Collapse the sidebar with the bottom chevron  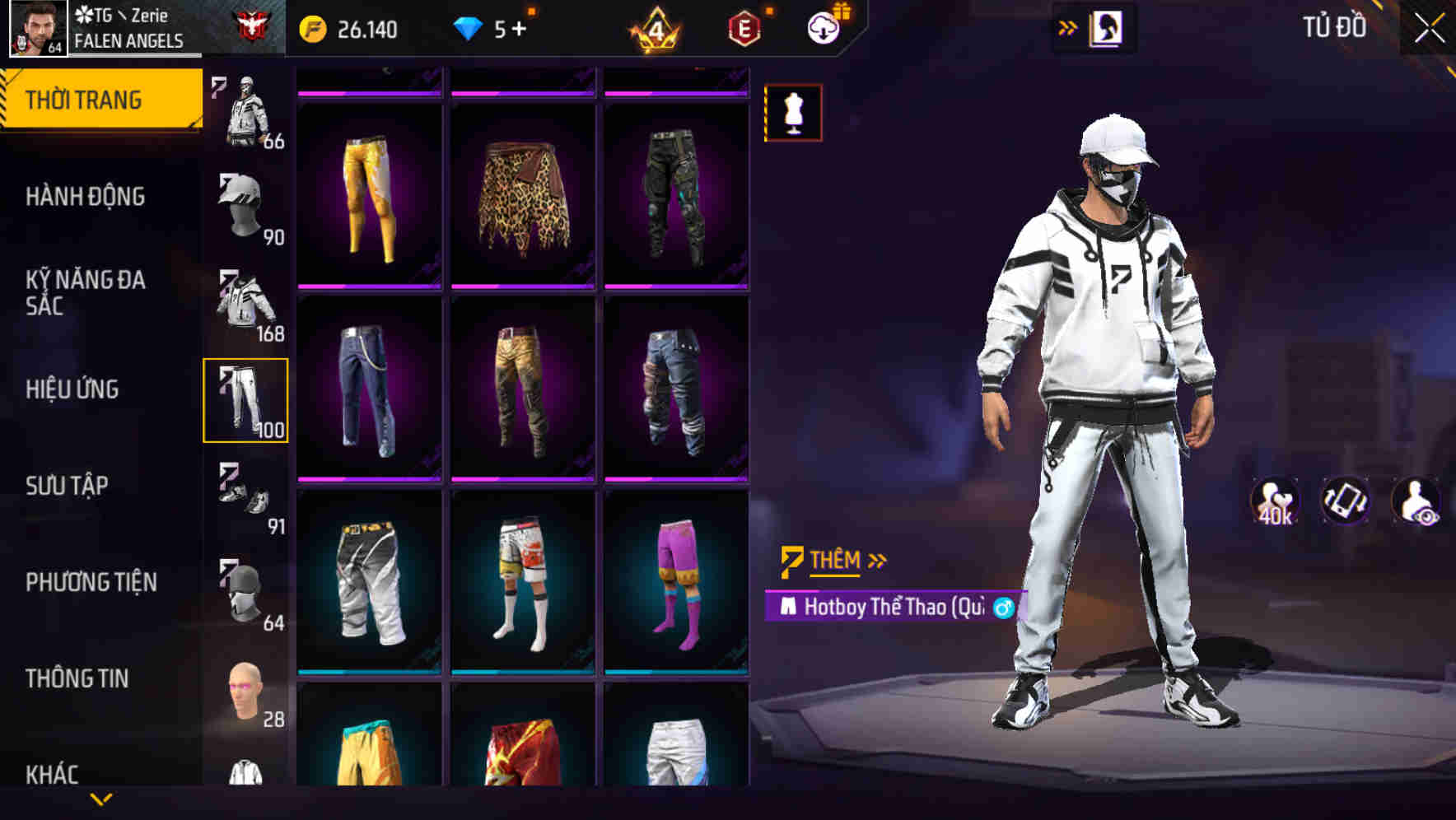tap(101, 800)
